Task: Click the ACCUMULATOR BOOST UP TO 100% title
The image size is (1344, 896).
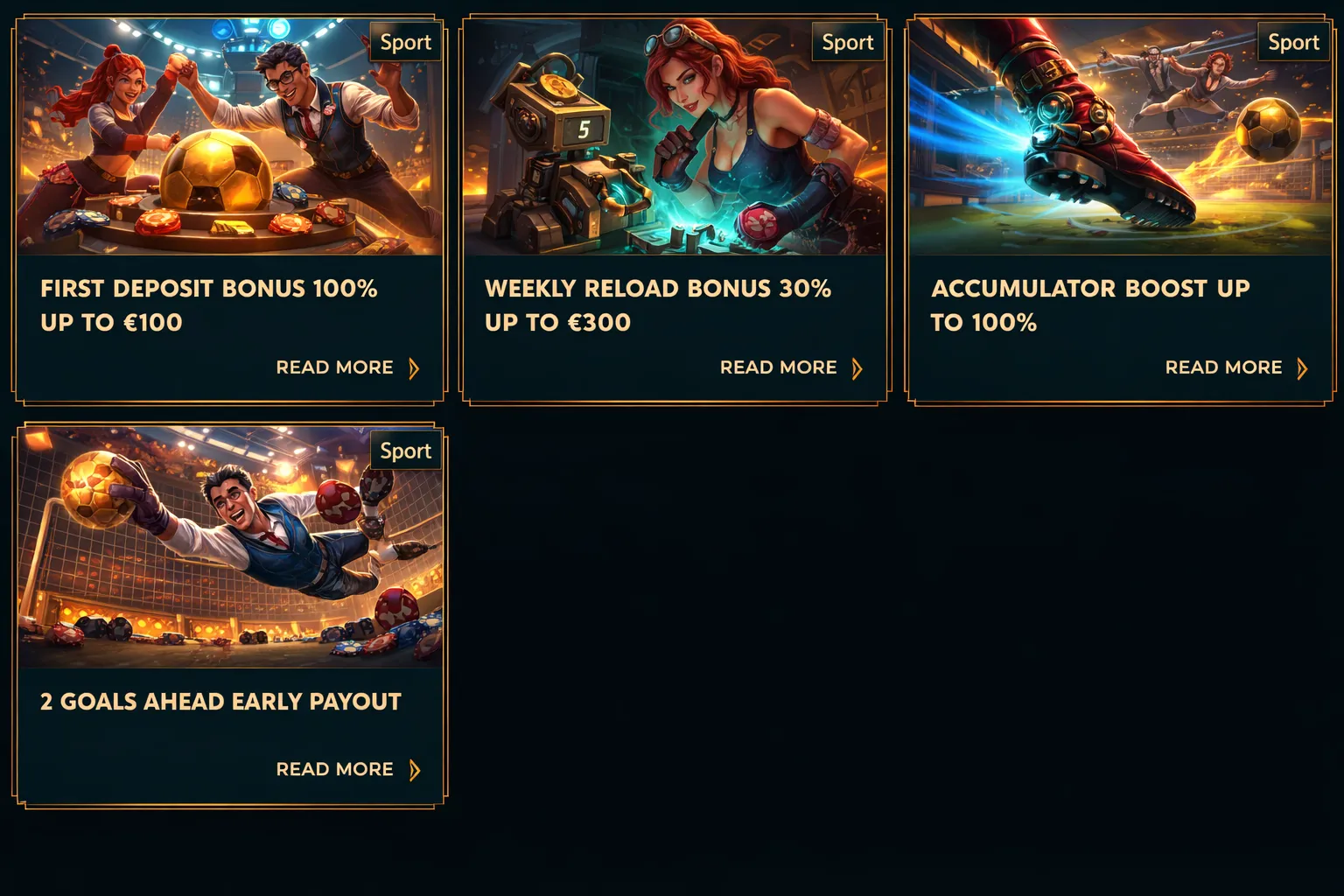Action: (x=1091, y=305)
